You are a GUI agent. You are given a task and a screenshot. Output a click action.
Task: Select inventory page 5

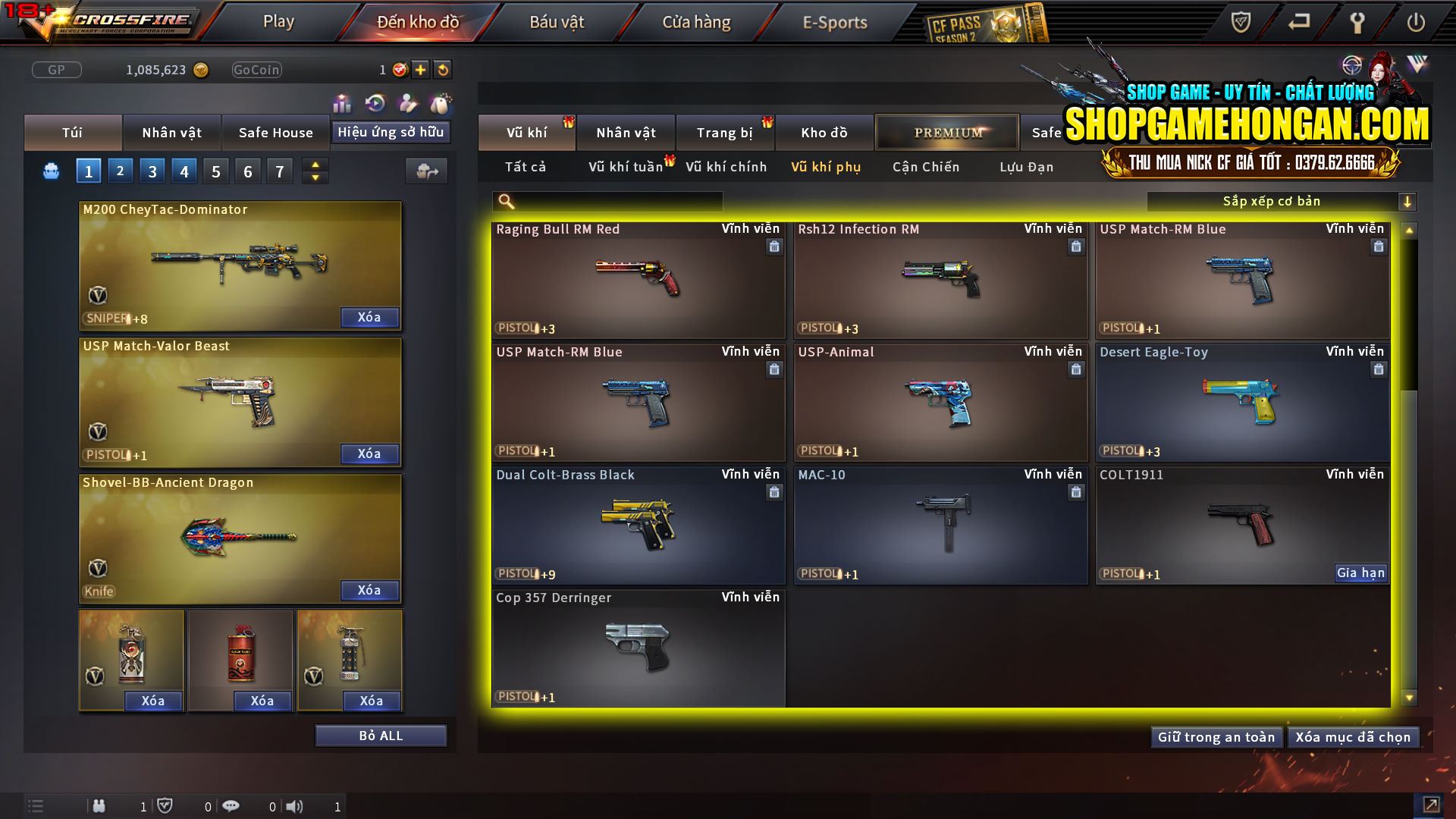point(215,171)
